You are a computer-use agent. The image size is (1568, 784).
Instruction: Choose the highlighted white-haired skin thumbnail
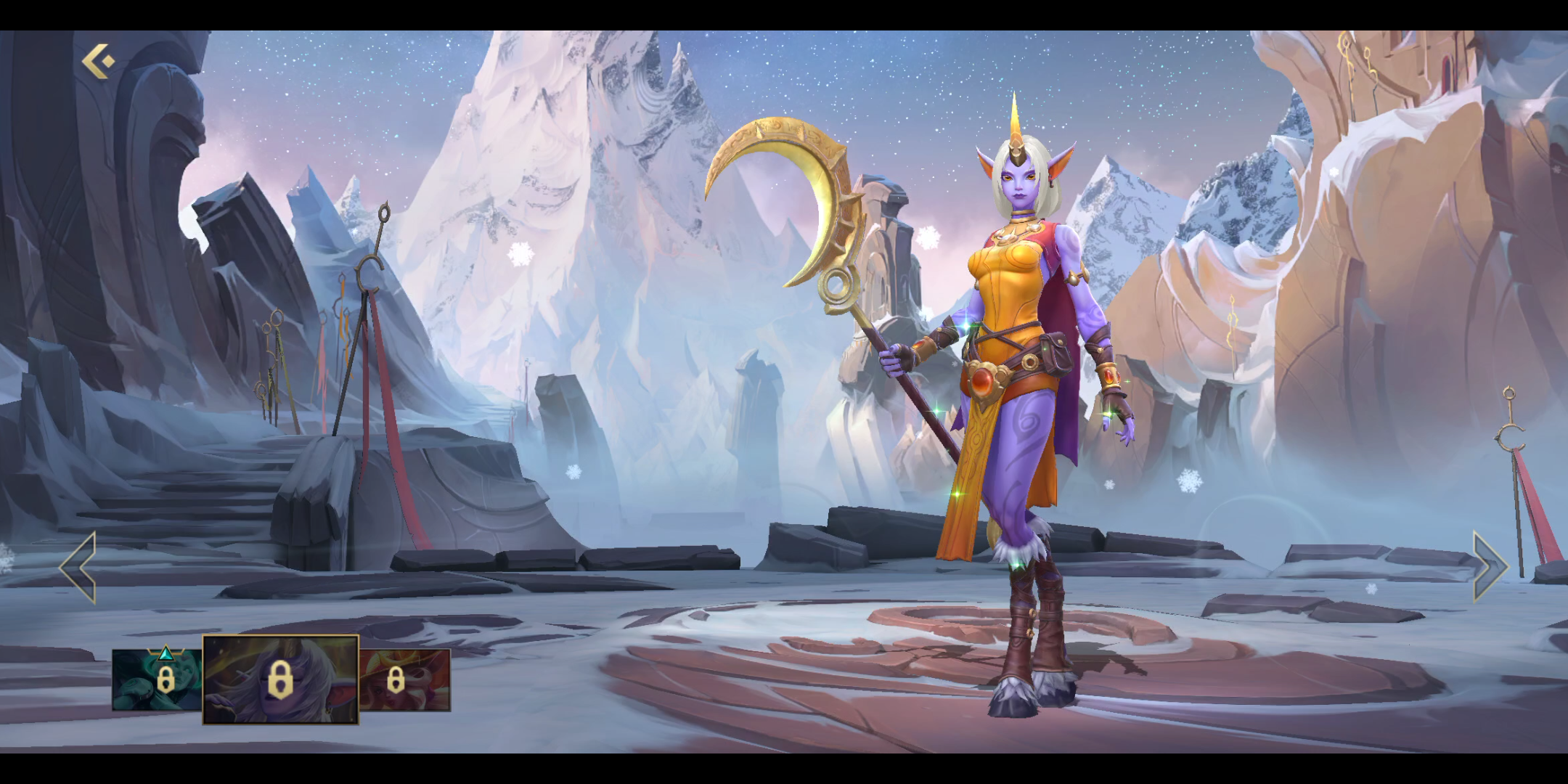point(280,679)
